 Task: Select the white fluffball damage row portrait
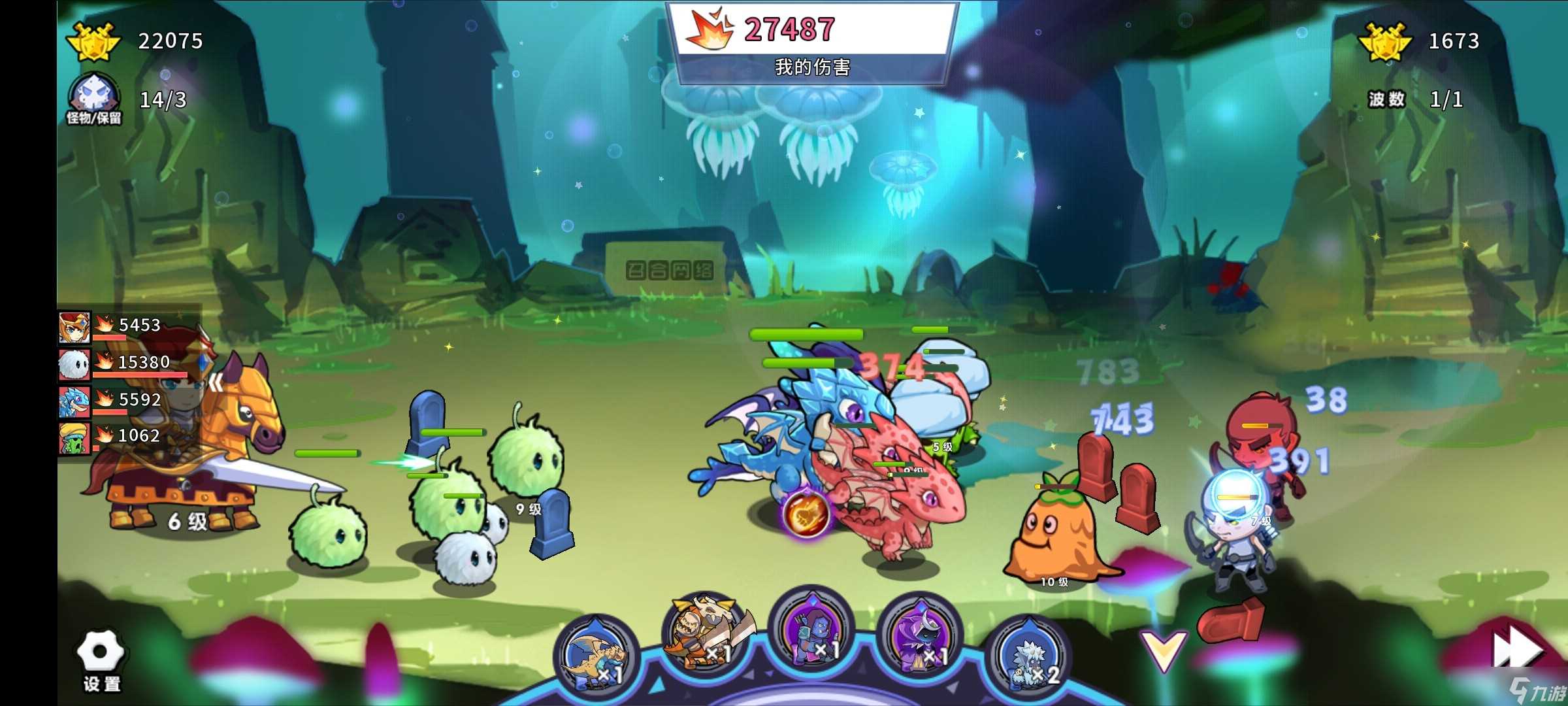pyautogui.click(x=74, y=364)
